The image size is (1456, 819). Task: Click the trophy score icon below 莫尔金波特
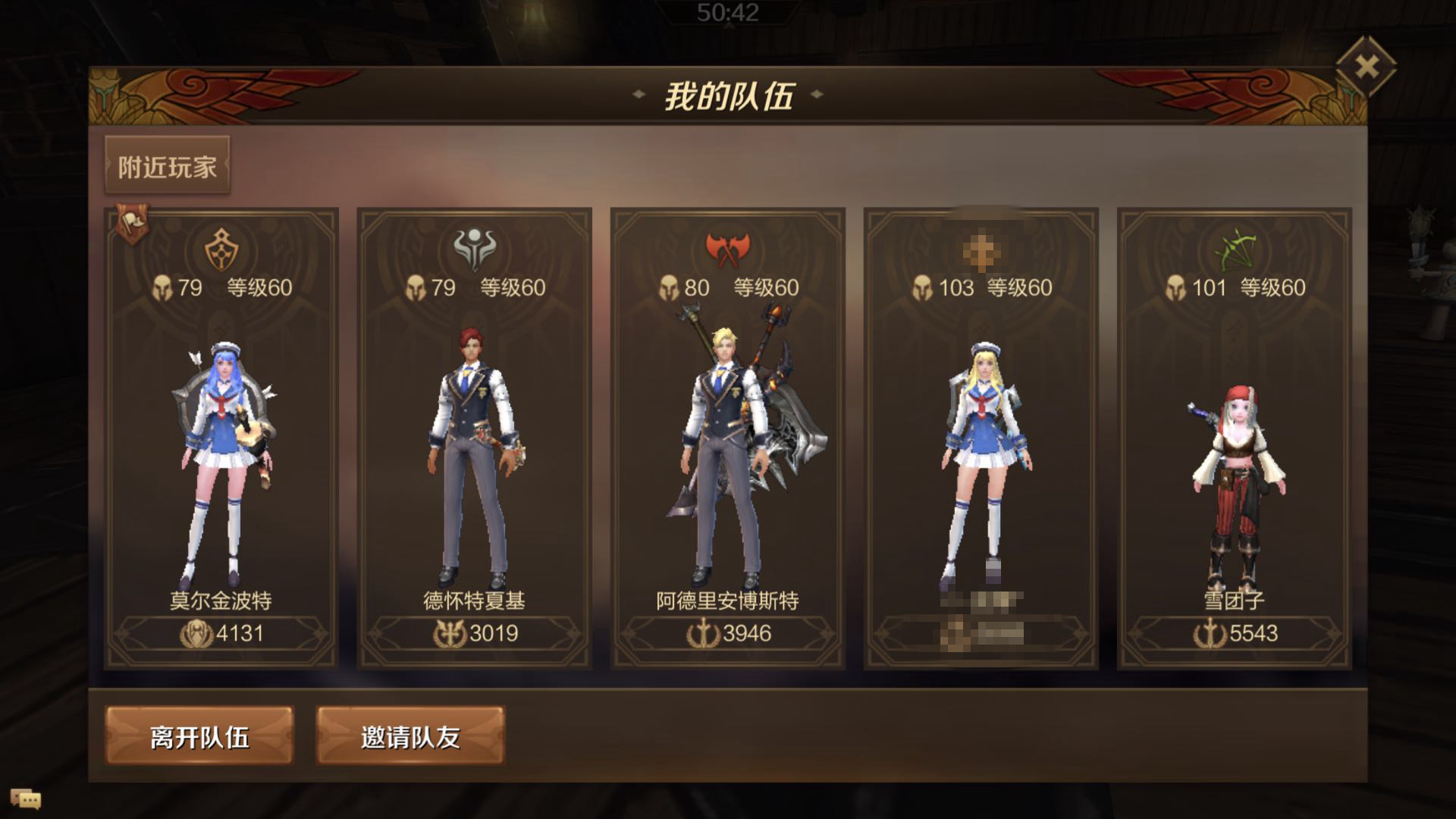point(197,635)
